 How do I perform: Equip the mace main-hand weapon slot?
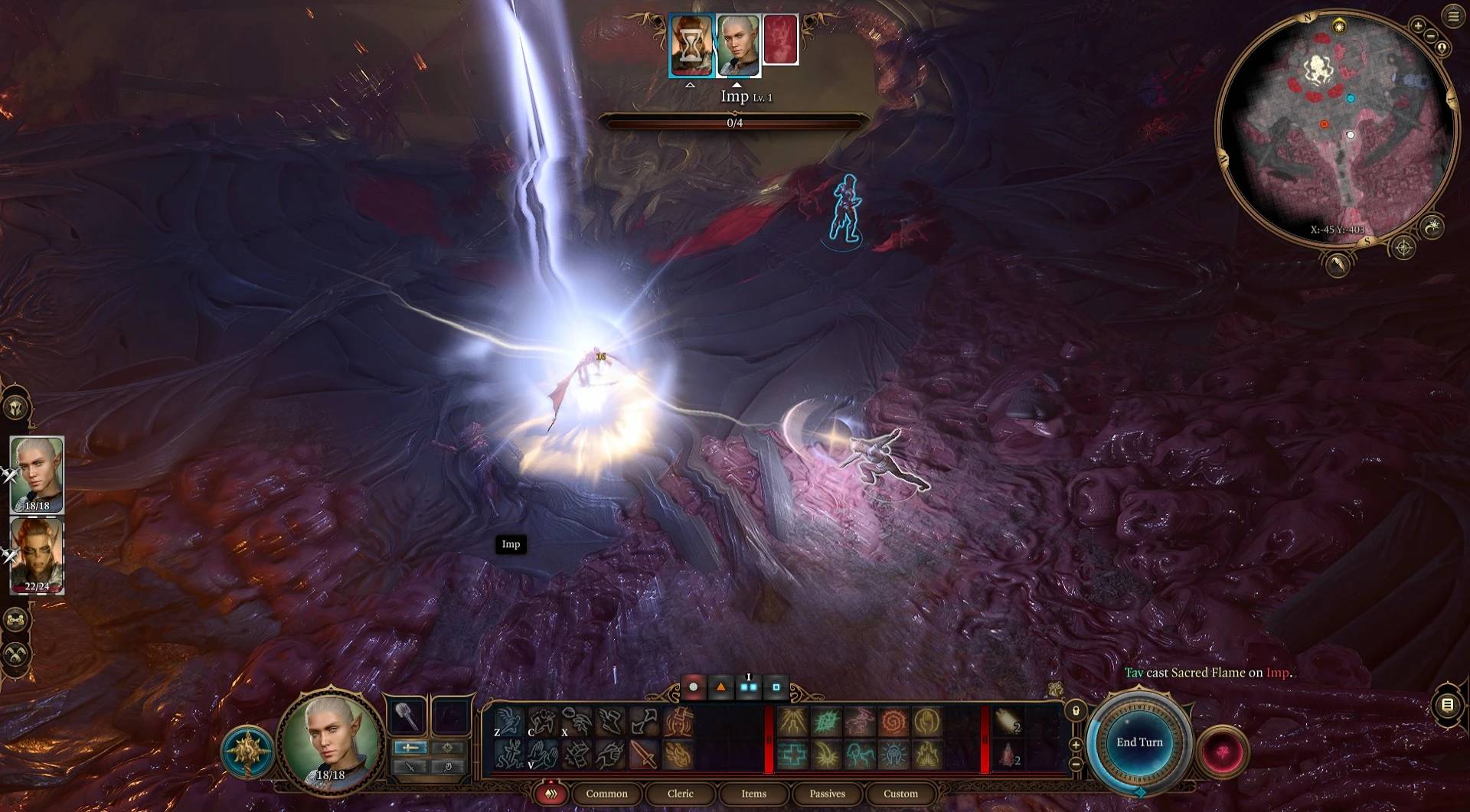coord(407,717)
